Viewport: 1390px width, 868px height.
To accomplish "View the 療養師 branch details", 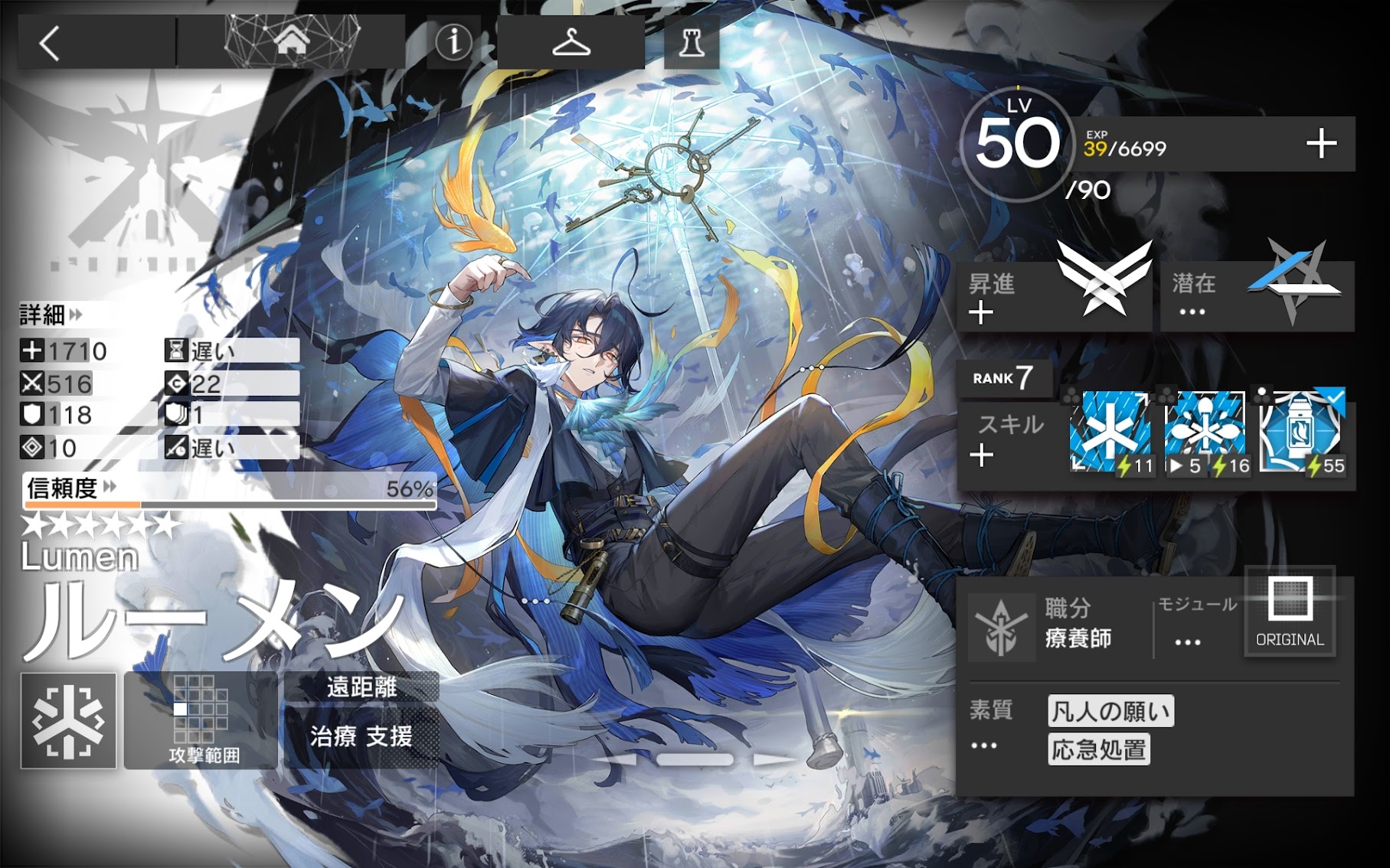I will tap(1078, 624).
